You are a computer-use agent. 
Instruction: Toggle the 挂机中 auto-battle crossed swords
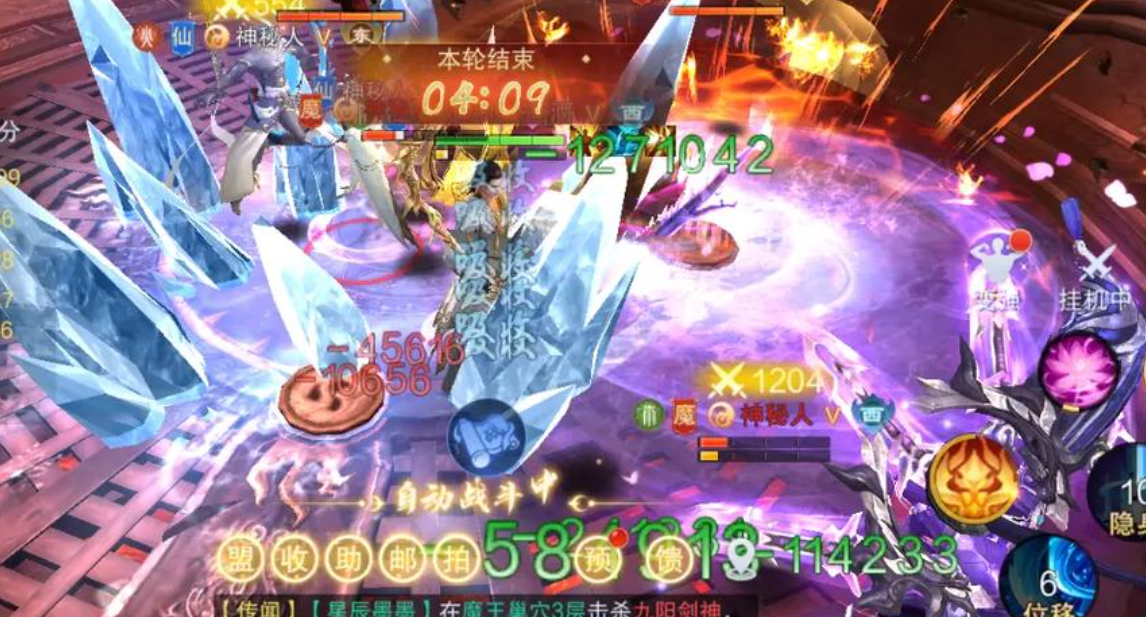coord(1095,270)
